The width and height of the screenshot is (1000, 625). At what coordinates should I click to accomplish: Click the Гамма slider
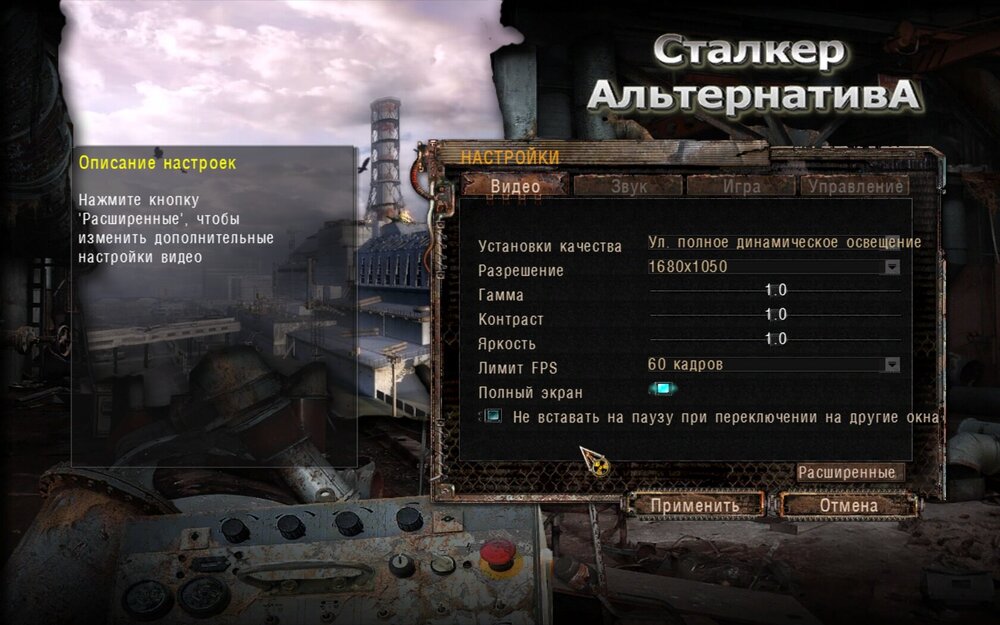pos(775,291)
